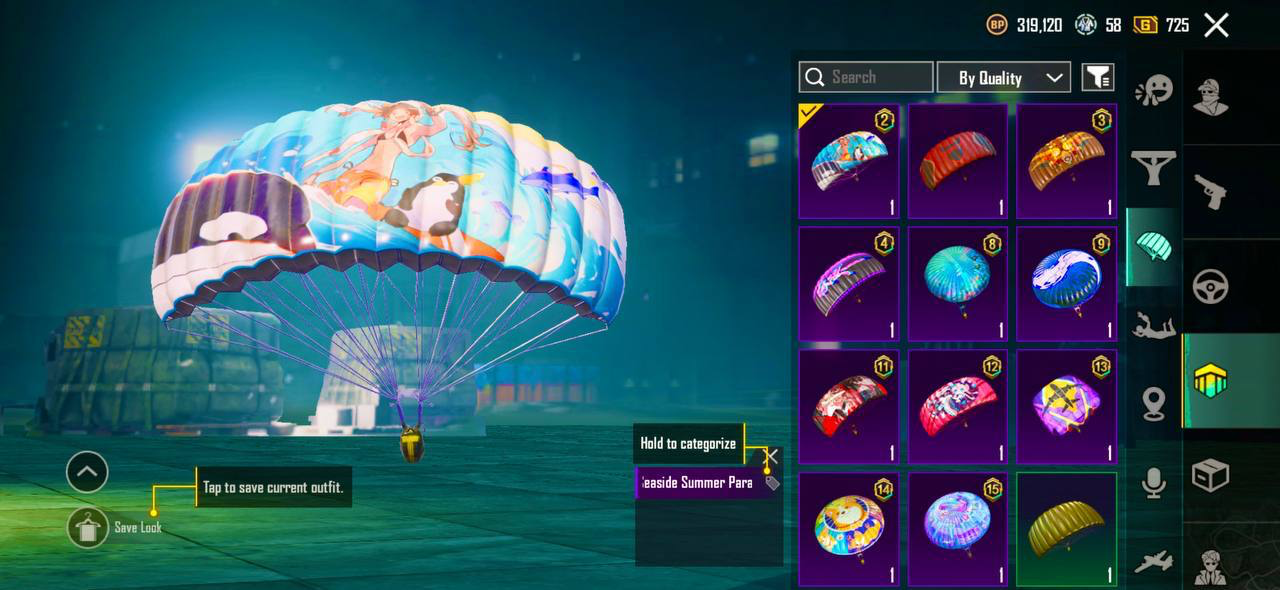
Task: Select the orange parachute numbered 3
Action: tap(1067, 161)
